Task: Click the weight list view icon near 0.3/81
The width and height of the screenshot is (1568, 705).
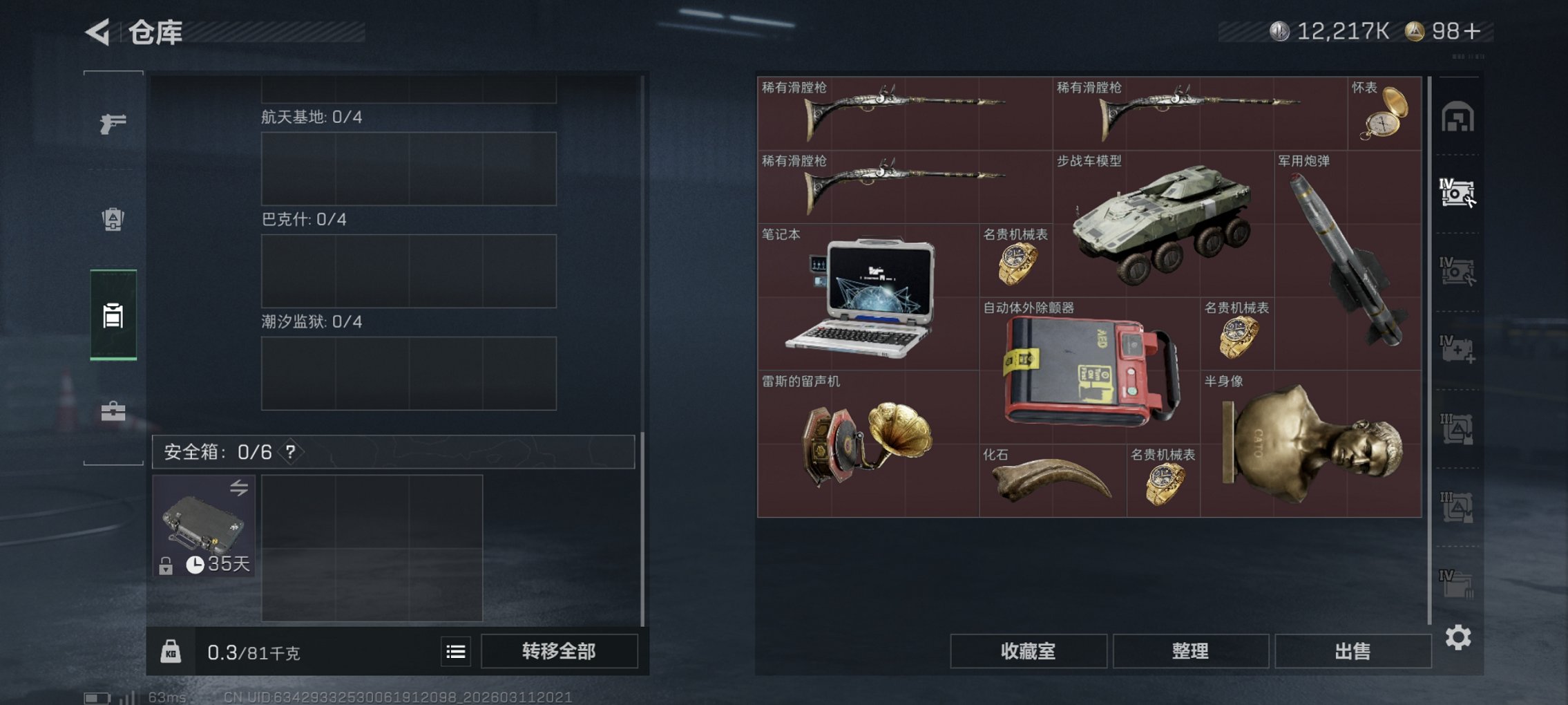Action: click(455, 651)
